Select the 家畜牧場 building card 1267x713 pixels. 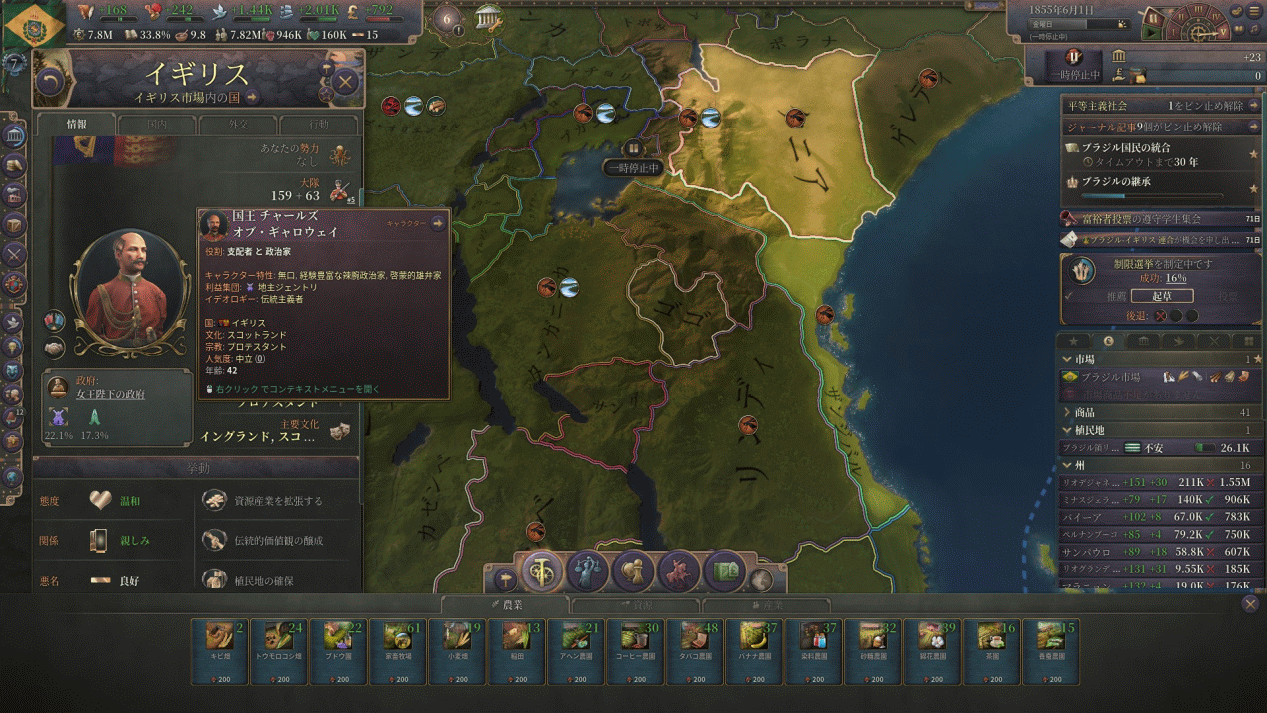pos(398,652)
